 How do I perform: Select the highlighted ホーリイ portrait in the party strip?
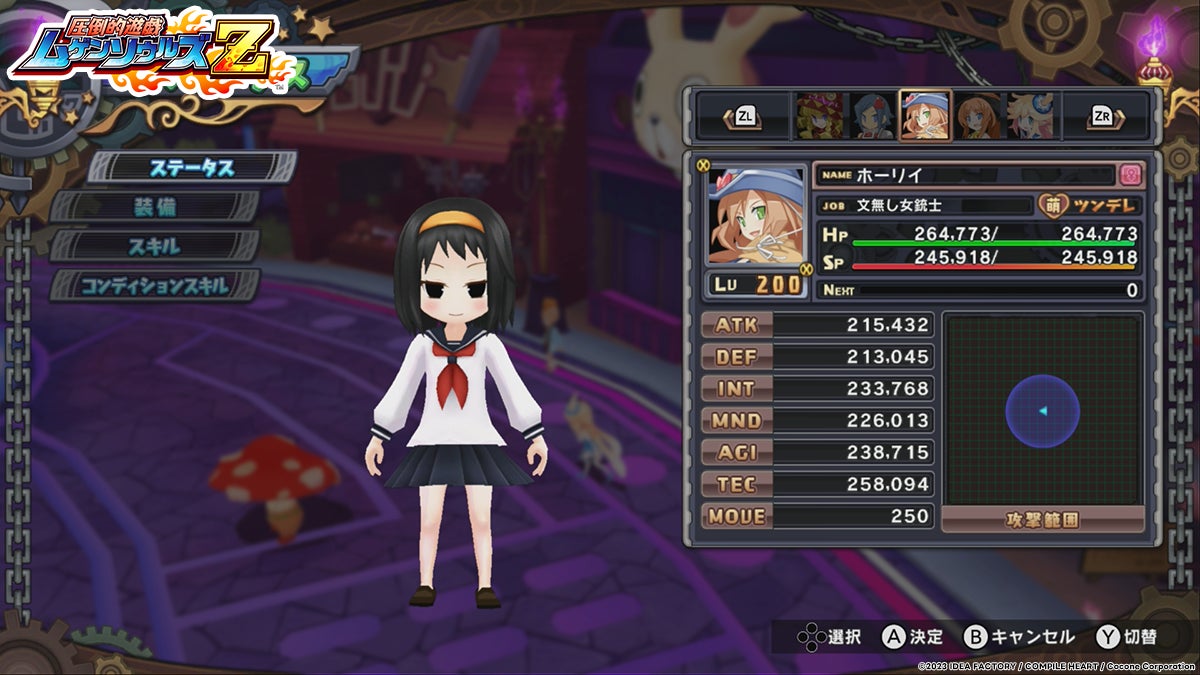click(x=925, y=117)
